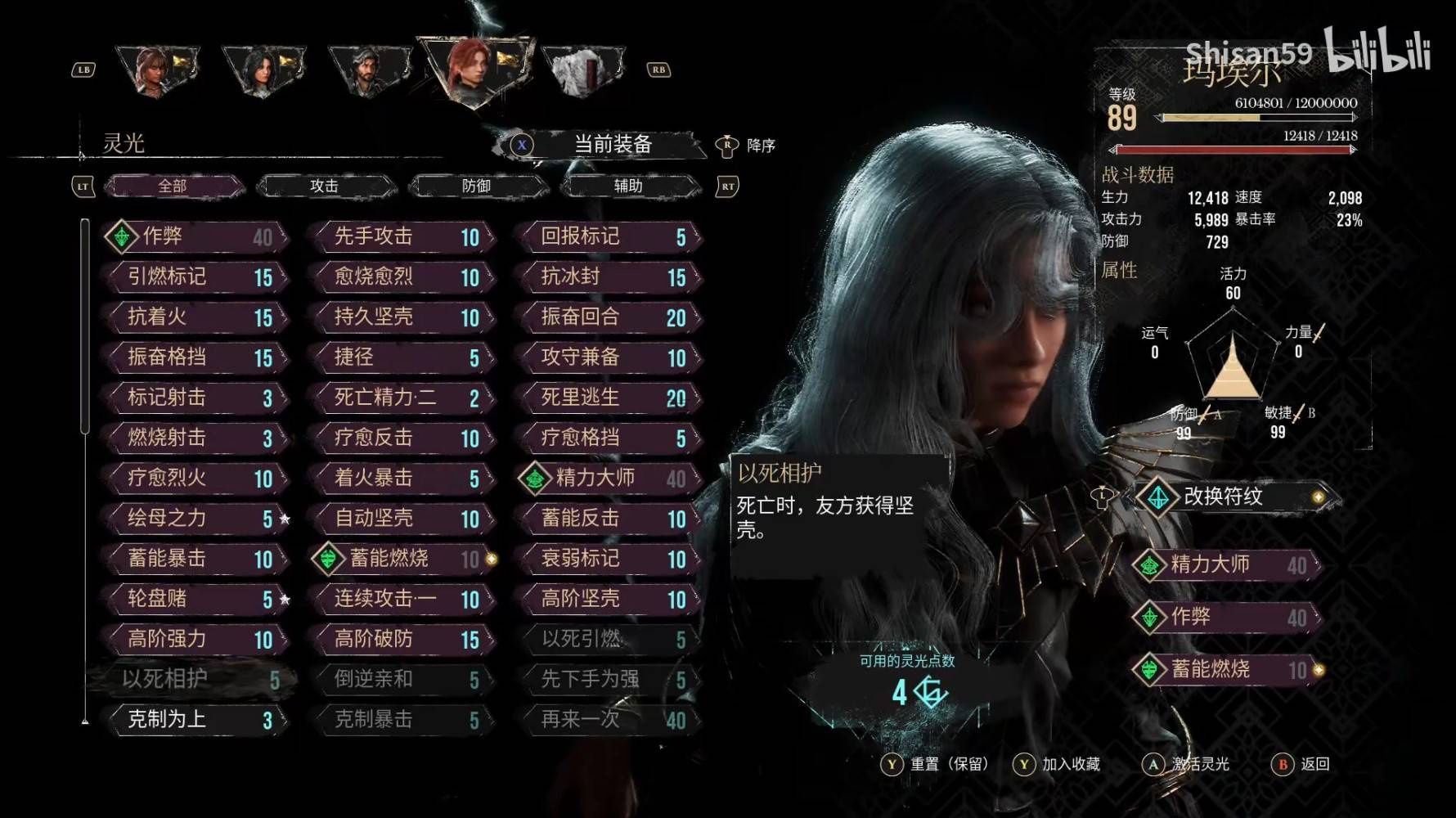Select the 防御 category tab
Viewport: 1456px width, 818px height.
point(476,187)
